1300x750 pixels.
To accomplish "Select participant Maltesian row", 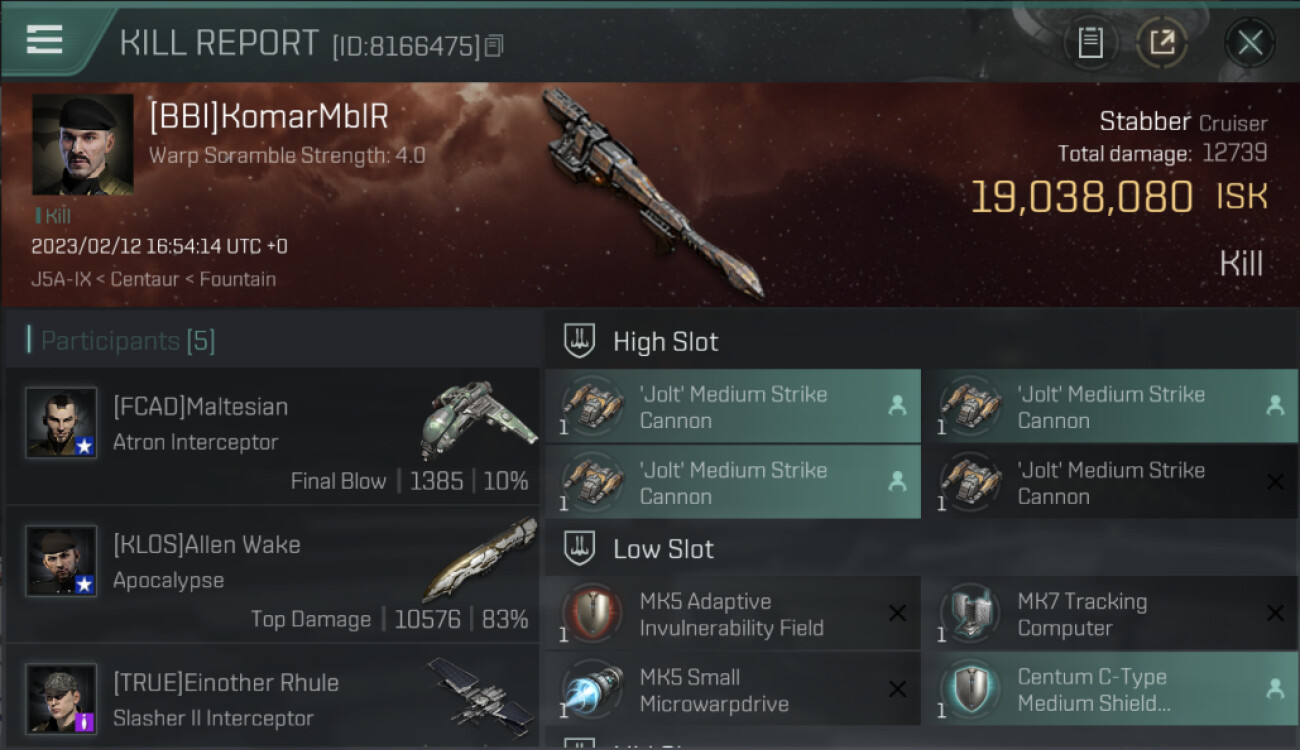I will (272, 437).
